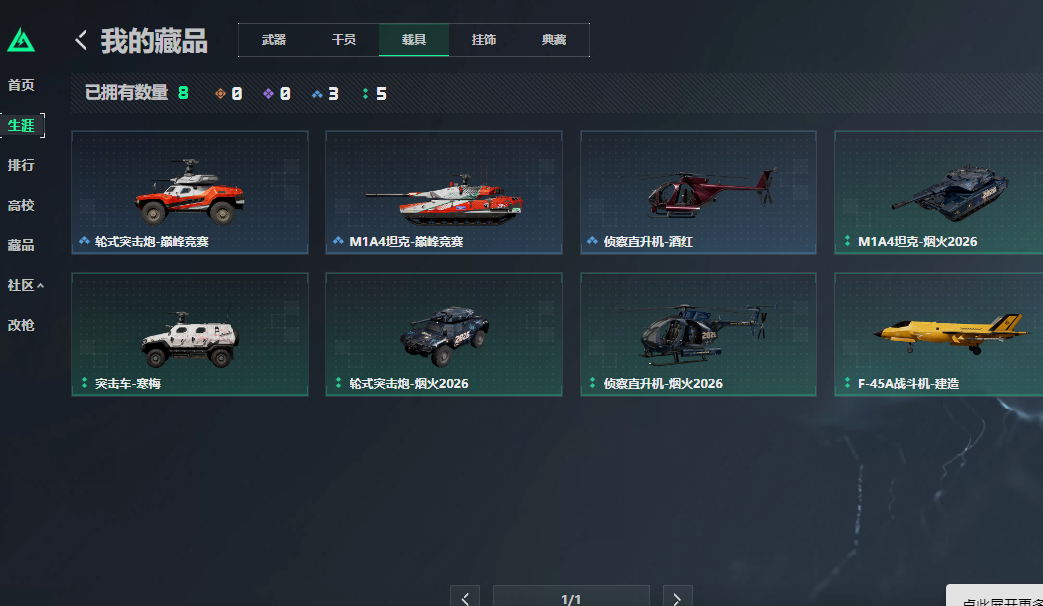Choose the M1A4坦克-巅峰竞赛 tank card
This screenshot has height=606, width=1043.
point(444,192)
